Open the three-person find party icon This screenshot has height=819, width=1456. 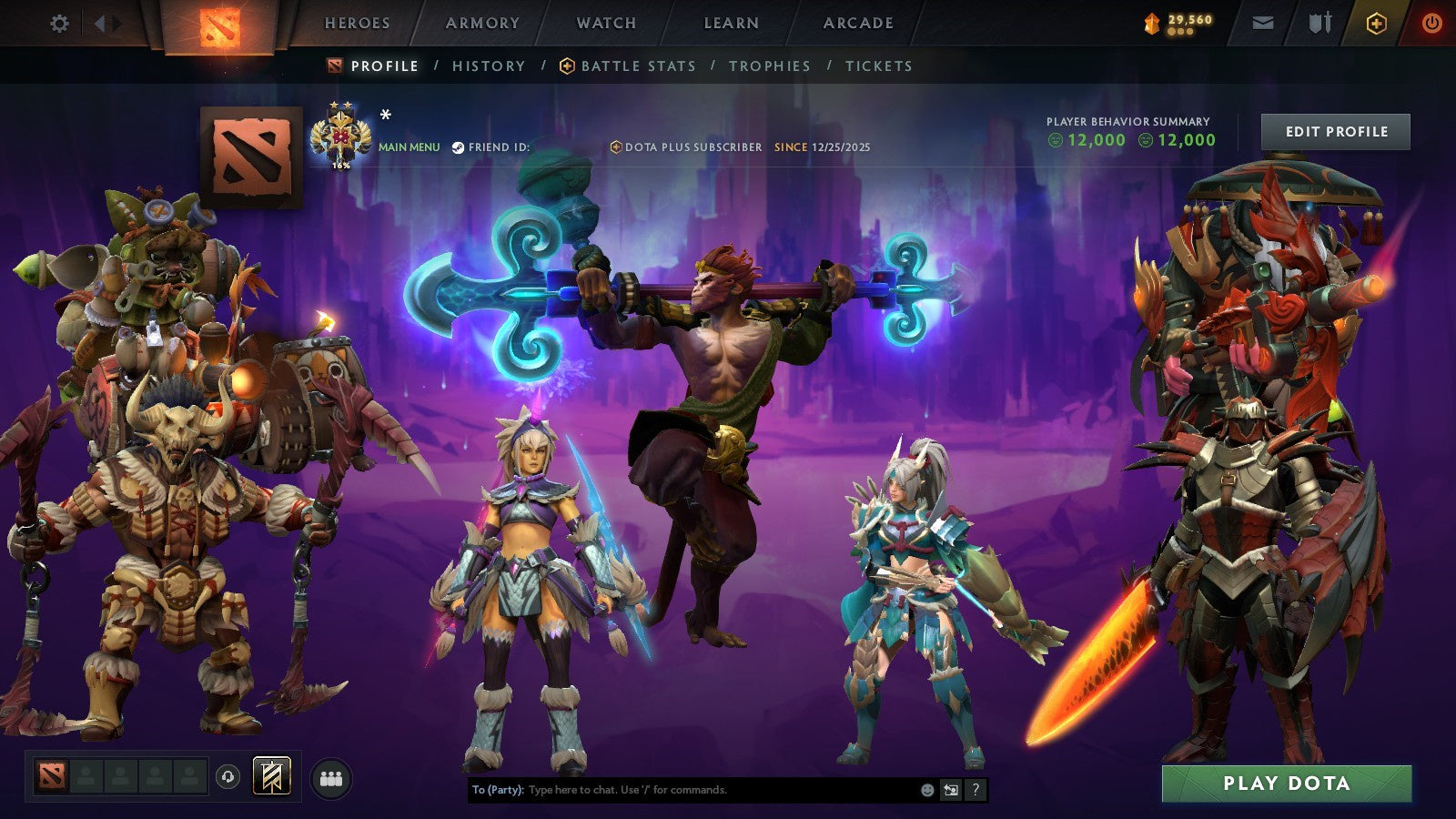click(333, 780)
